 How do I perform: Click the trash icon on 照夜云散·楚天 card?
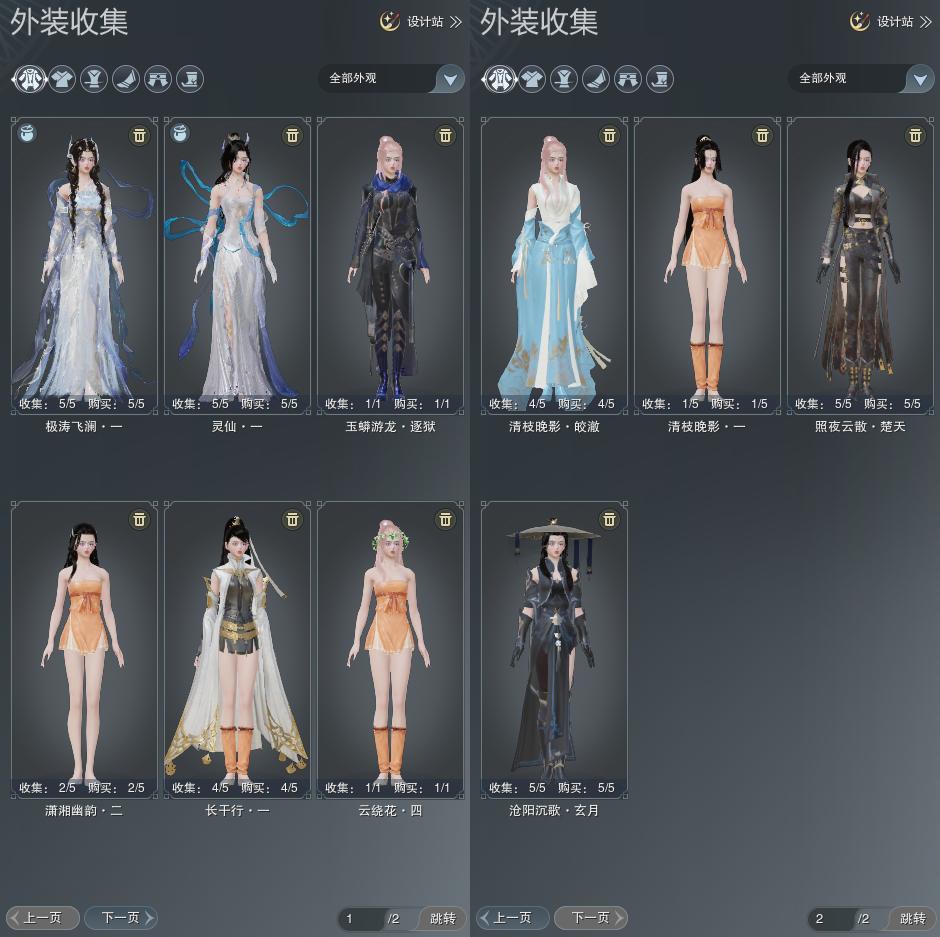915,135
